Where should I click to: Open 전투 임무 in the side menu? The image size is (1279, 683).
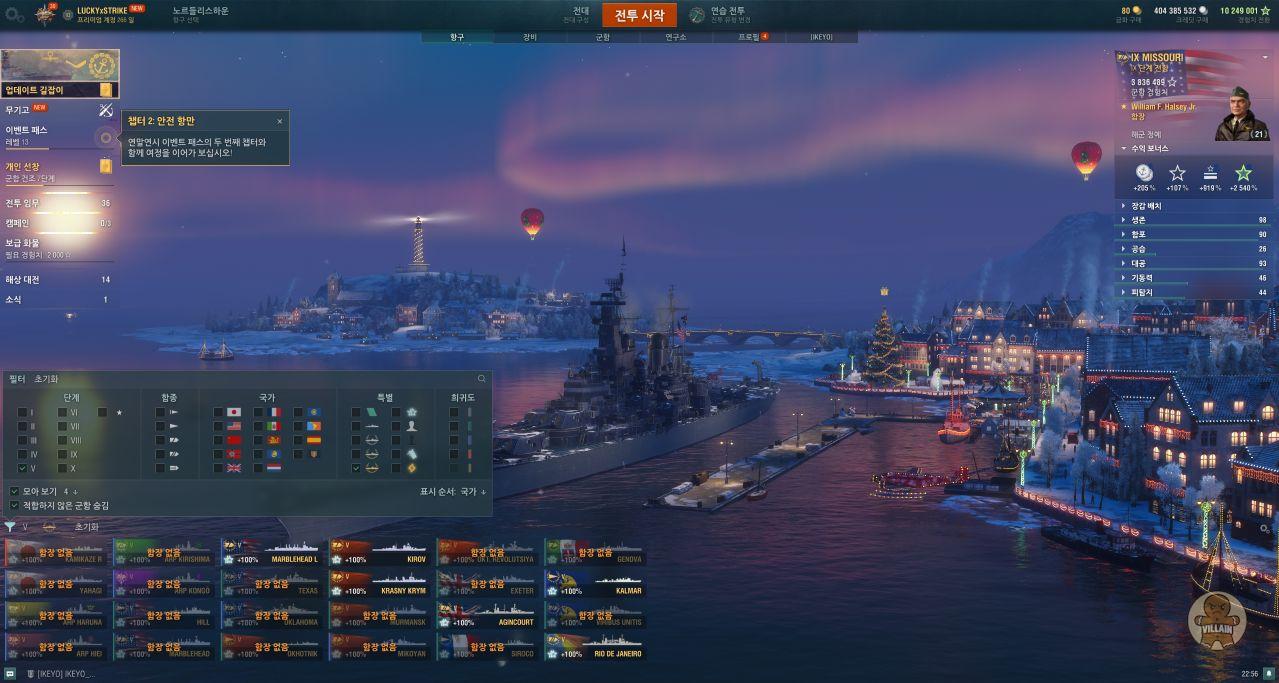click(23, 203)
